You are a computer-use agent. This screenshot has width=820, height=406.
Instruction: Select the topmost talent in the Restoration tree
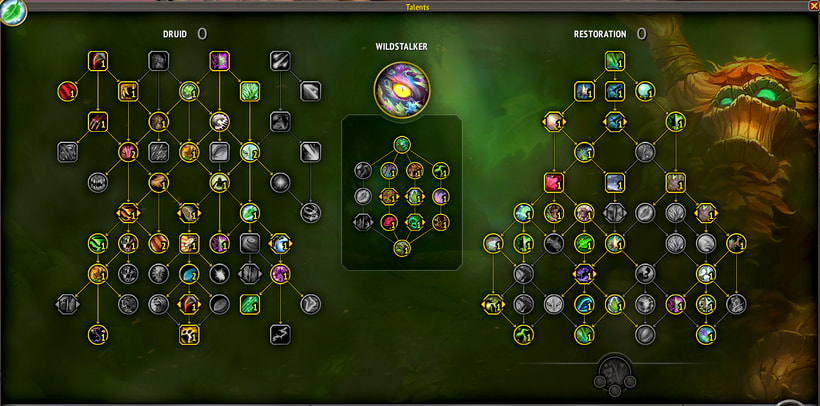(615, 62)
